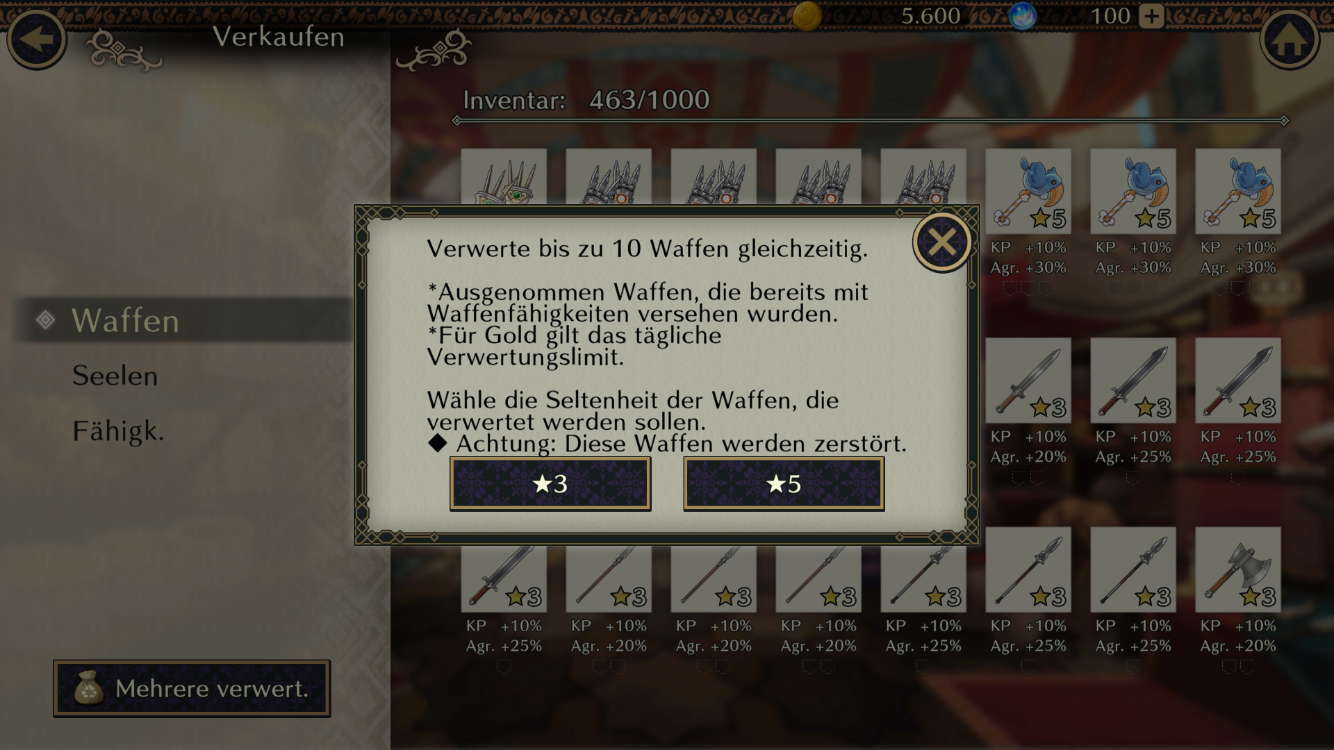Screen dimensions: 1334x750
Task: Switch to the Seelen category
Action: click(x=115, y=376)
